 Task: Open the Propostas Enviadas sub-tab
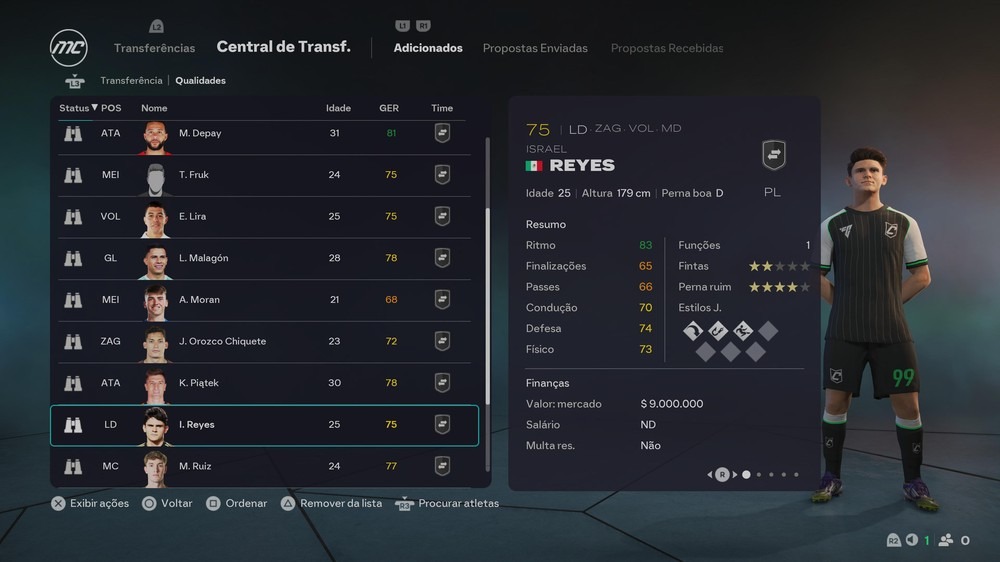point(535,48)
